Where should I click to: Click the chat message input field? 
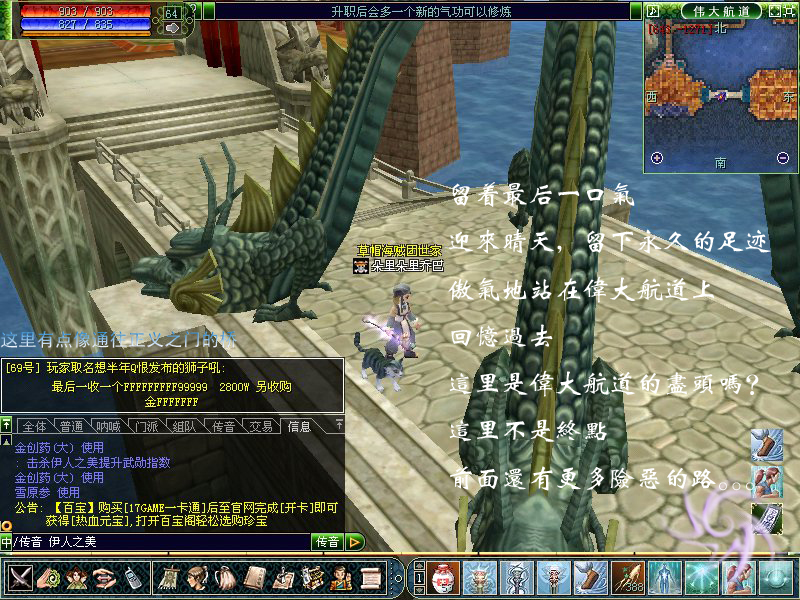(x=160, y=542)
